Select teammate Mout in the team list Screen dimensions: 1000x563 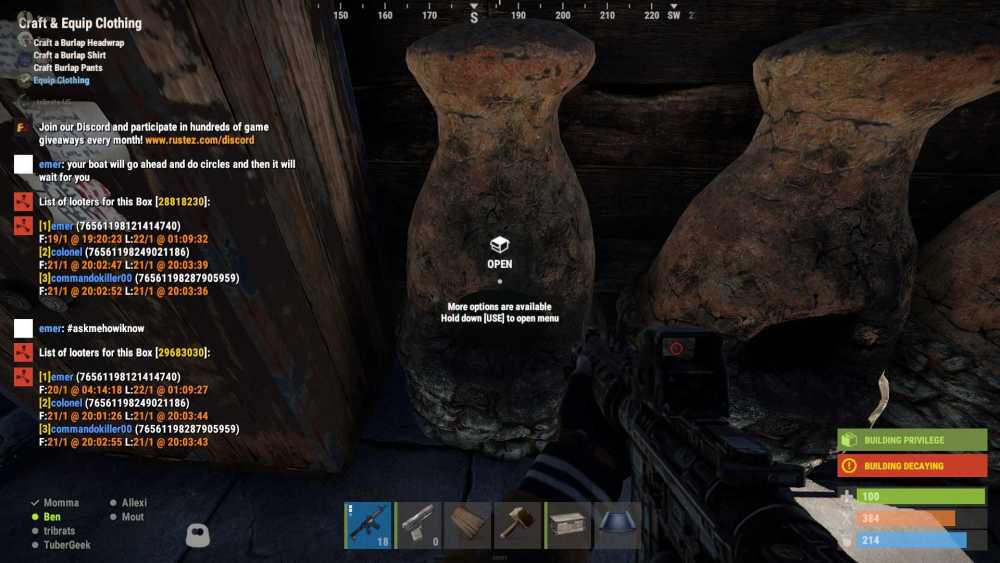(132, 517)
